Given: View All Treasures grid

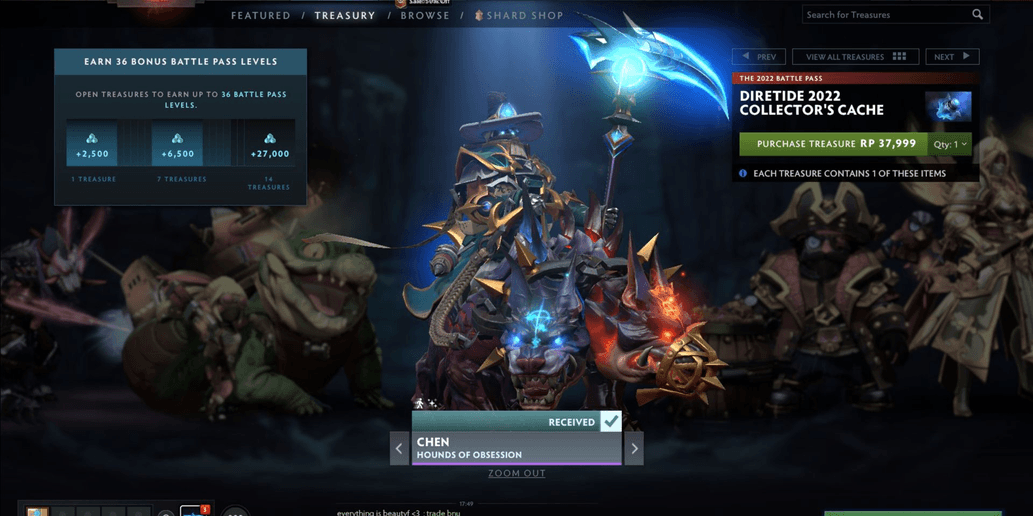Looking at the screenshot, I should point(855,57).
